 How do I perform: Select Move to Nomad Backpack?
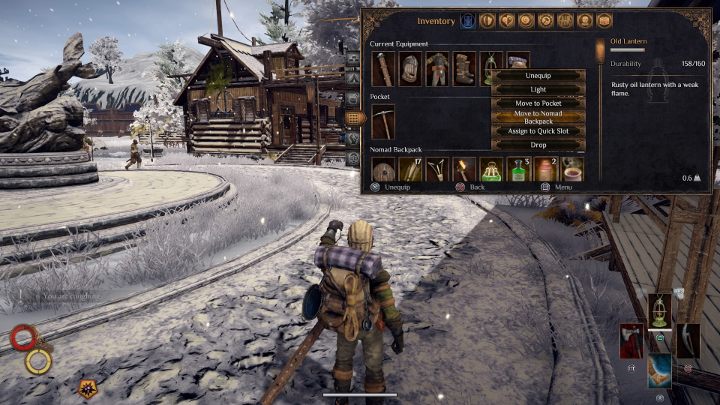coord(538,117)
